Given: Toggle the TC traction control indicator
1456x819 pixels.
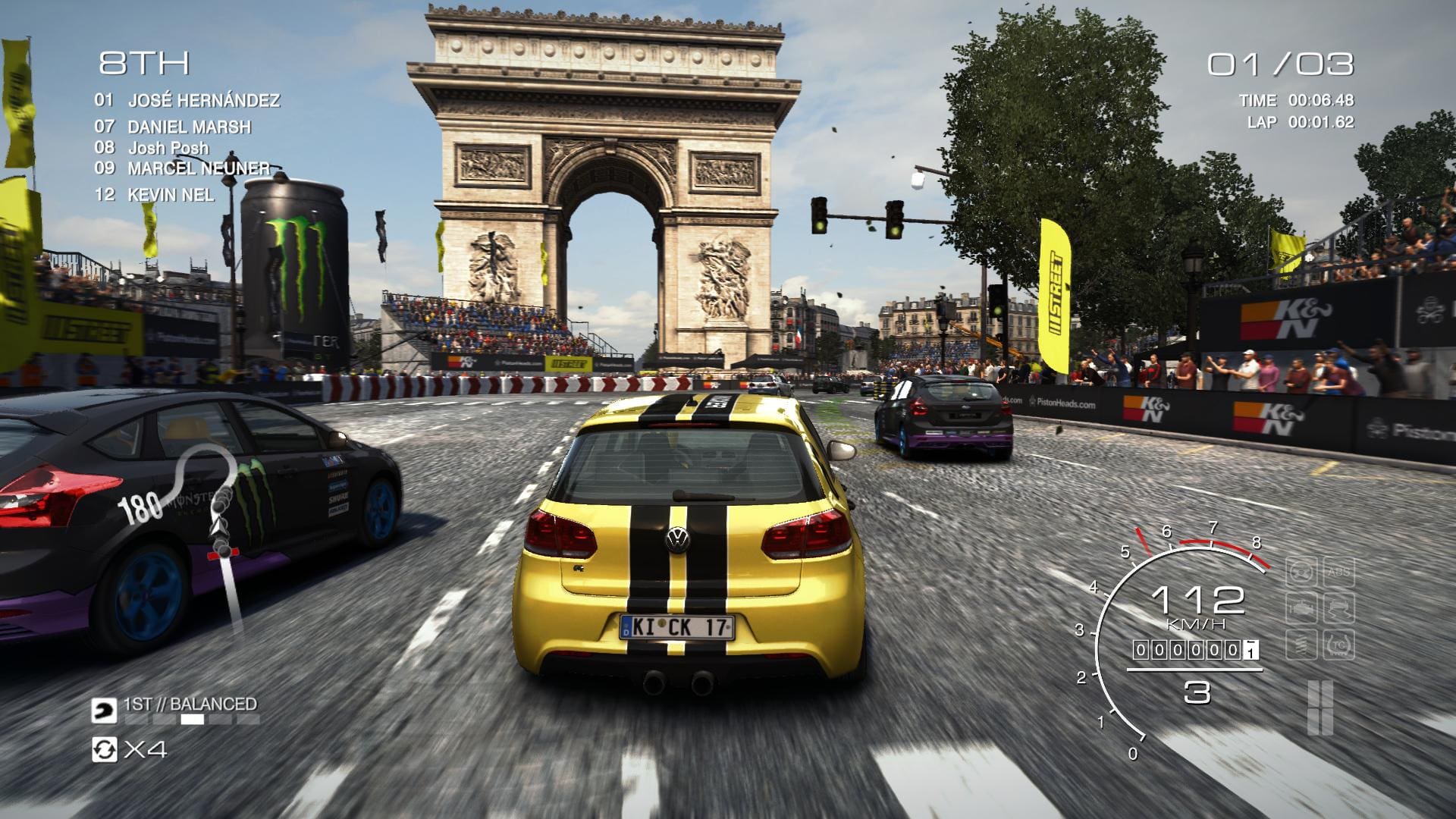Looking at the screenshot, I should [1338, 645].
